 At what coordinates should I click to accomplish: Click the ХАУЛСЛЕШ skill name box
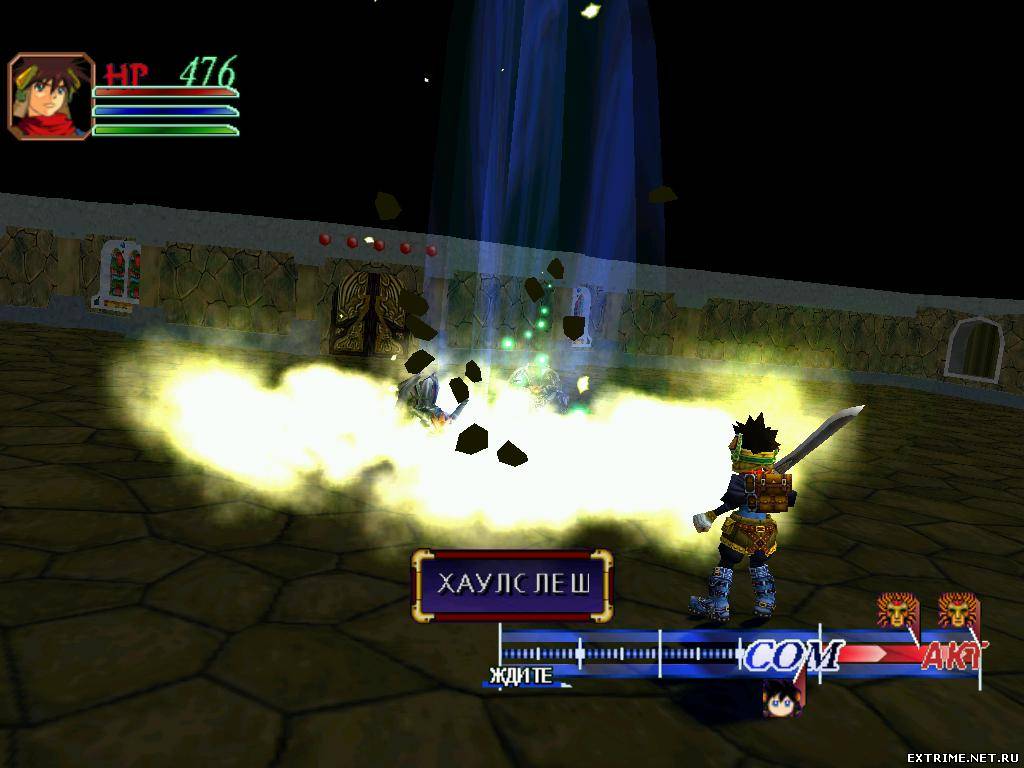[512, 585]
